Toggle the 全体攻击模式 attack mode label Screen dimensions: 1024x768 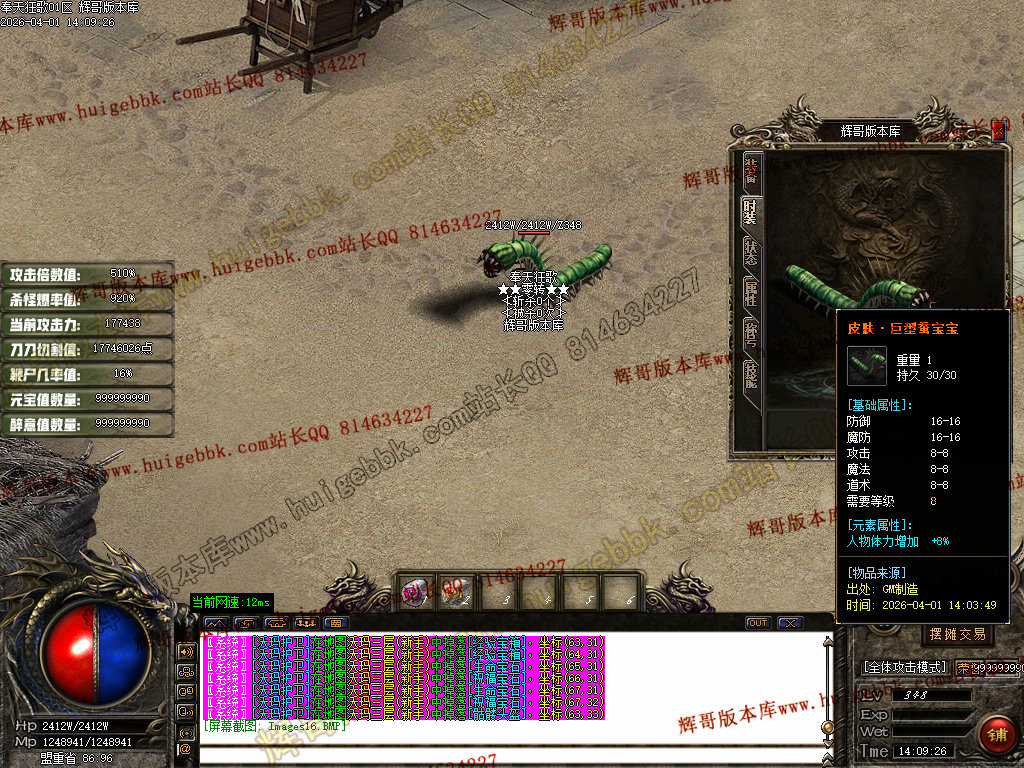[x=904, y=667]
